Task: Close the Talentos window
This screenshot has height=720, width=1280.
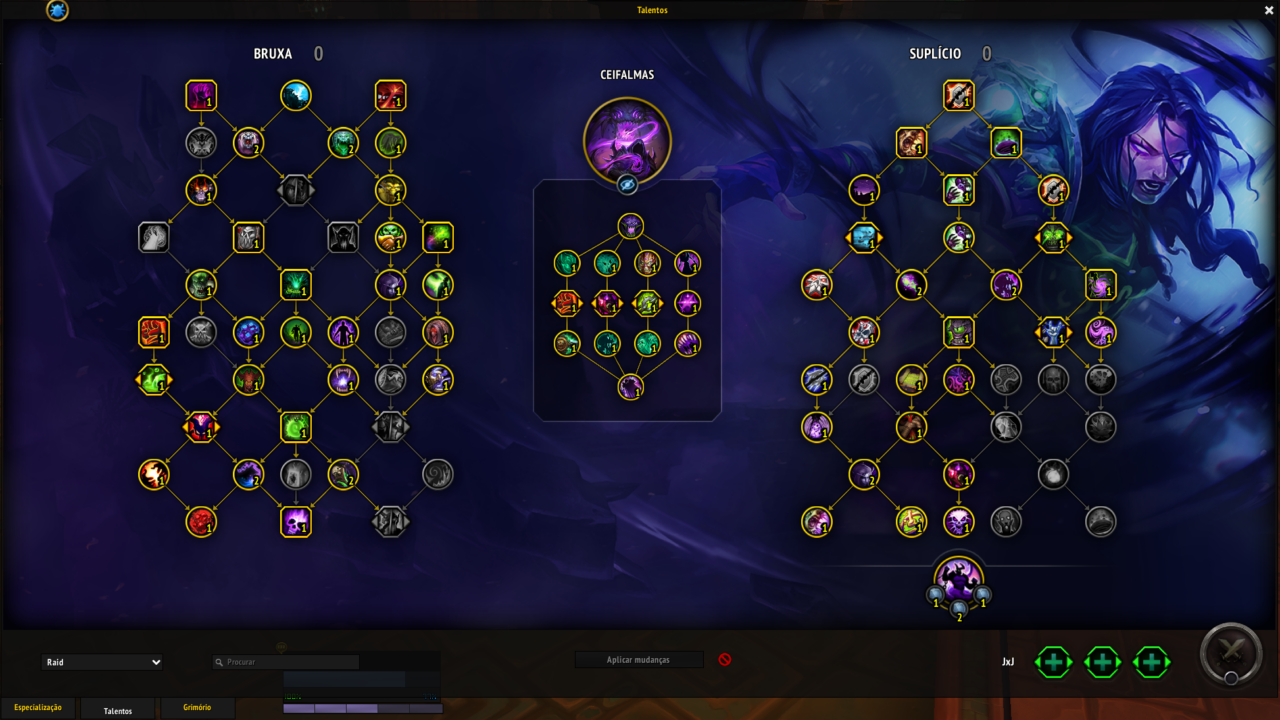Action: pos(1269,10)
